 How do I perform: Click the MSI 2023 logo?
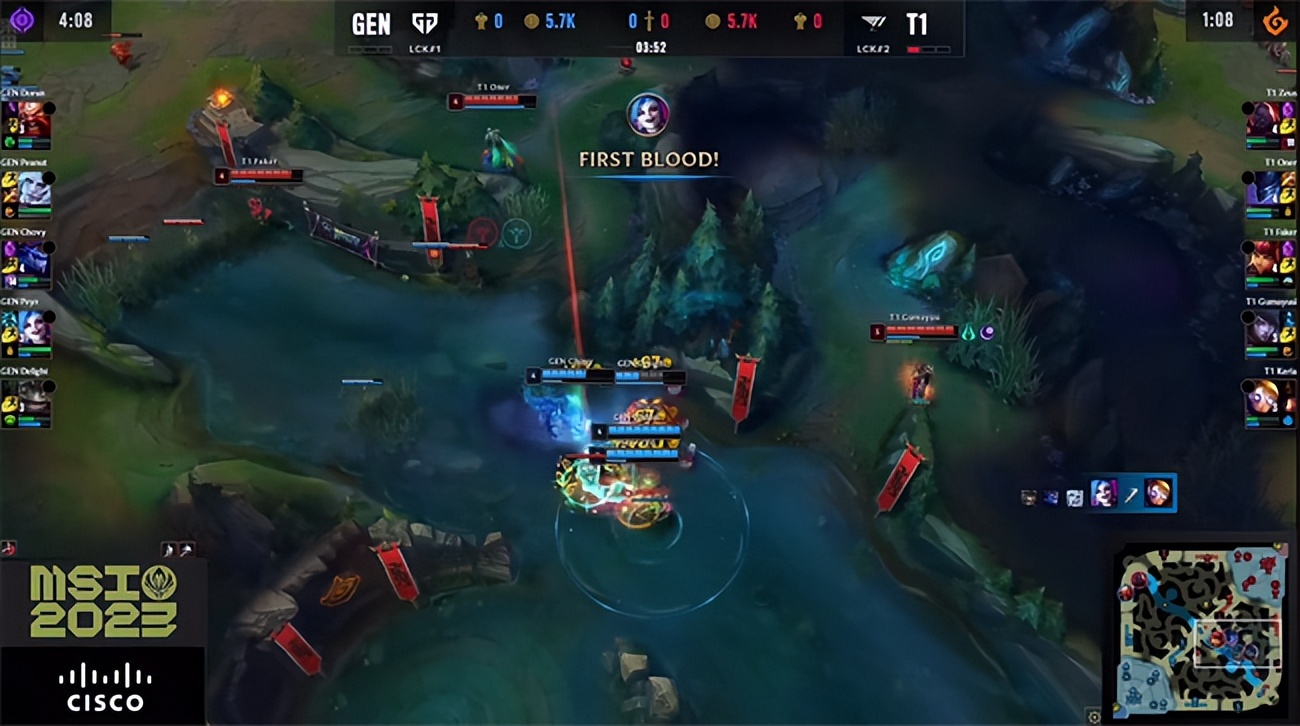point(103,601)
